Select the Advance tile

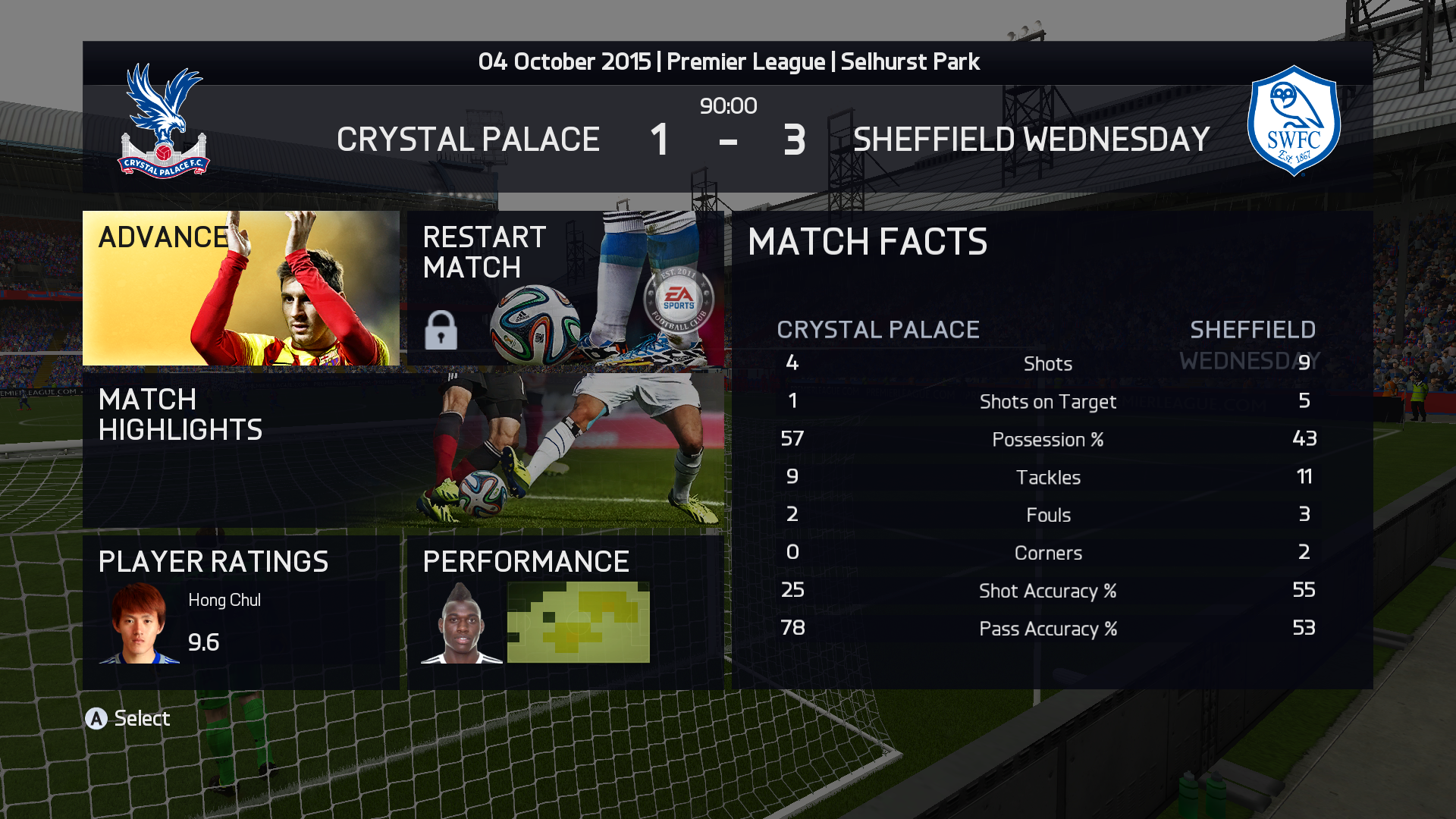coord(240,288)
